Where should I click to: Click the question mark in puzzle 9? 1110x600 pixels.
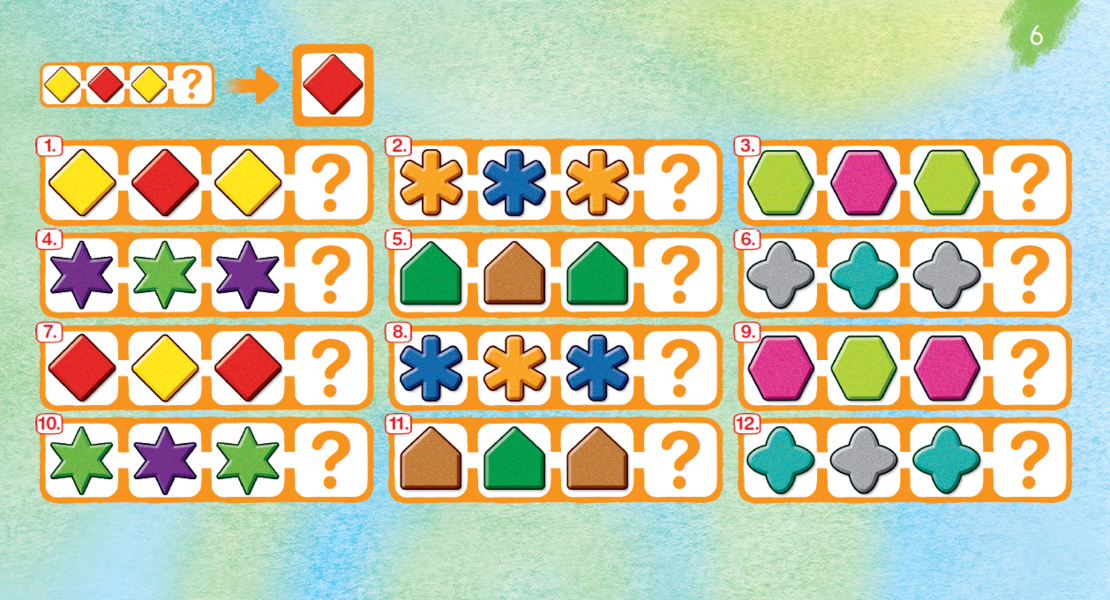pyautogui.click(x=1029, y=367)
